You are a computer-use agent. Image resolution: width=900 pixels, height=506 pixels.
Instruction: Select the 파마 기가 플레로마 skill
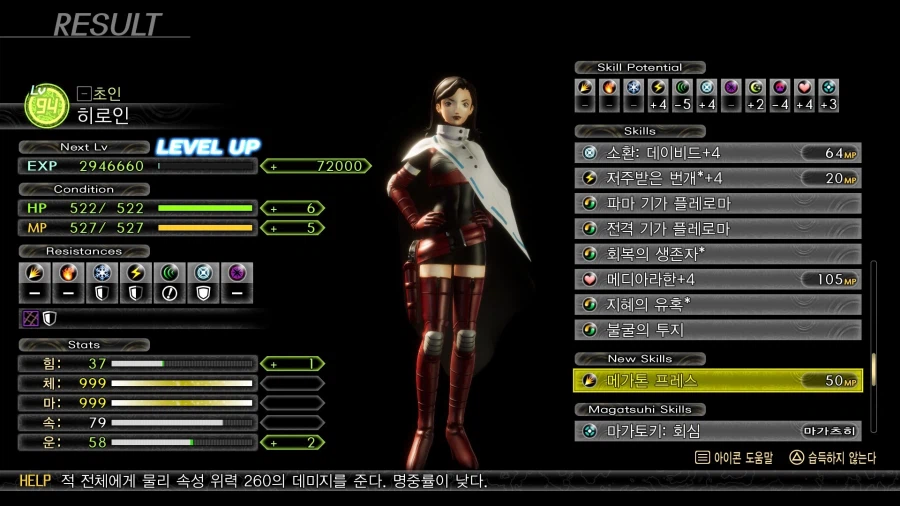click(717, 204)
